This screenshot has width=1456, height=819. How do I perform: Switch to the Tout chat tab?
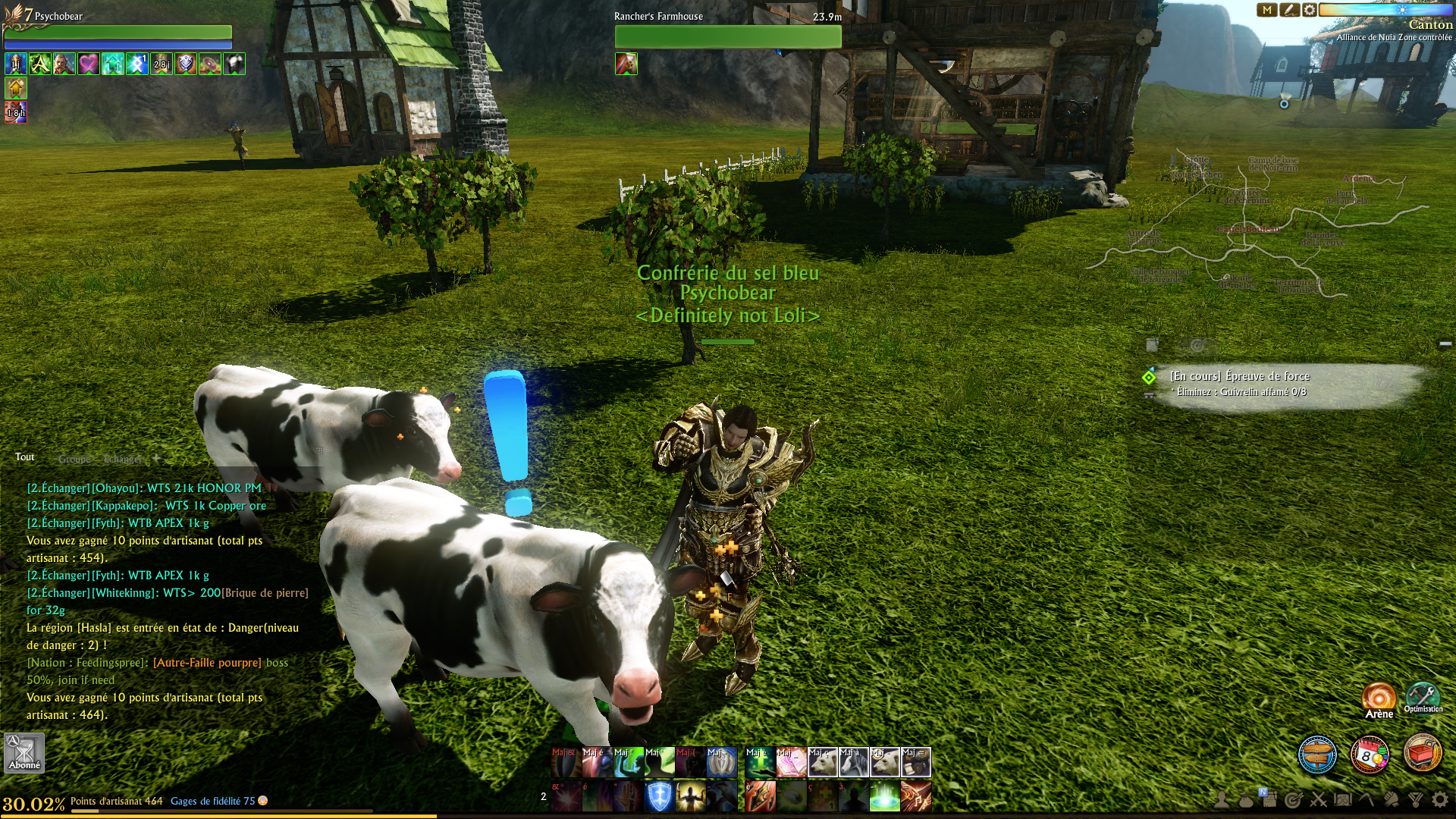25,457
